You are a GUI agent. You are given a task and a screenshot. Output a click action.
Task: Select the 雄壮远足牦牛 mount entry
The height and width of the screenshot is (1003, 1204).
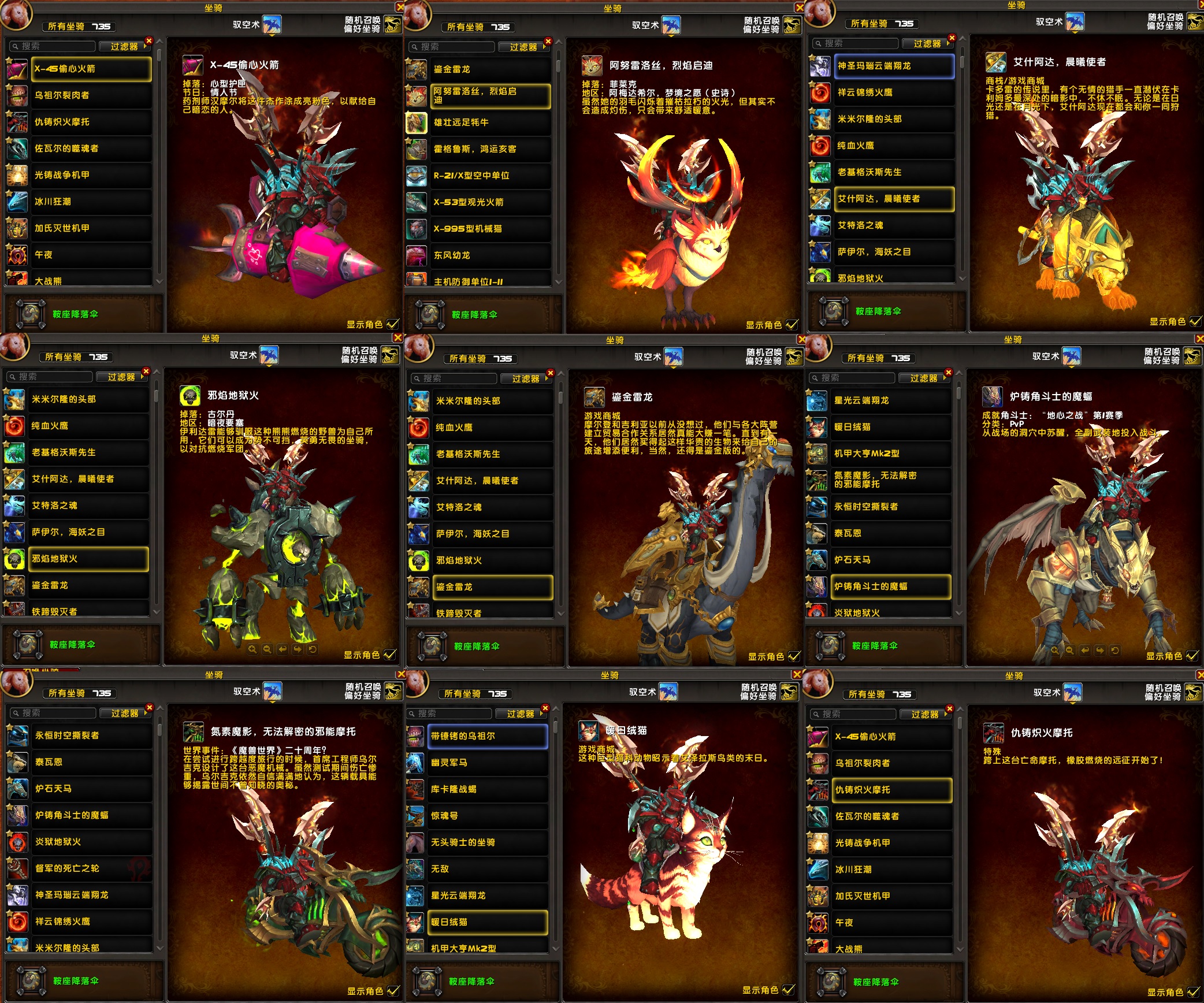(x=490, y=122)
